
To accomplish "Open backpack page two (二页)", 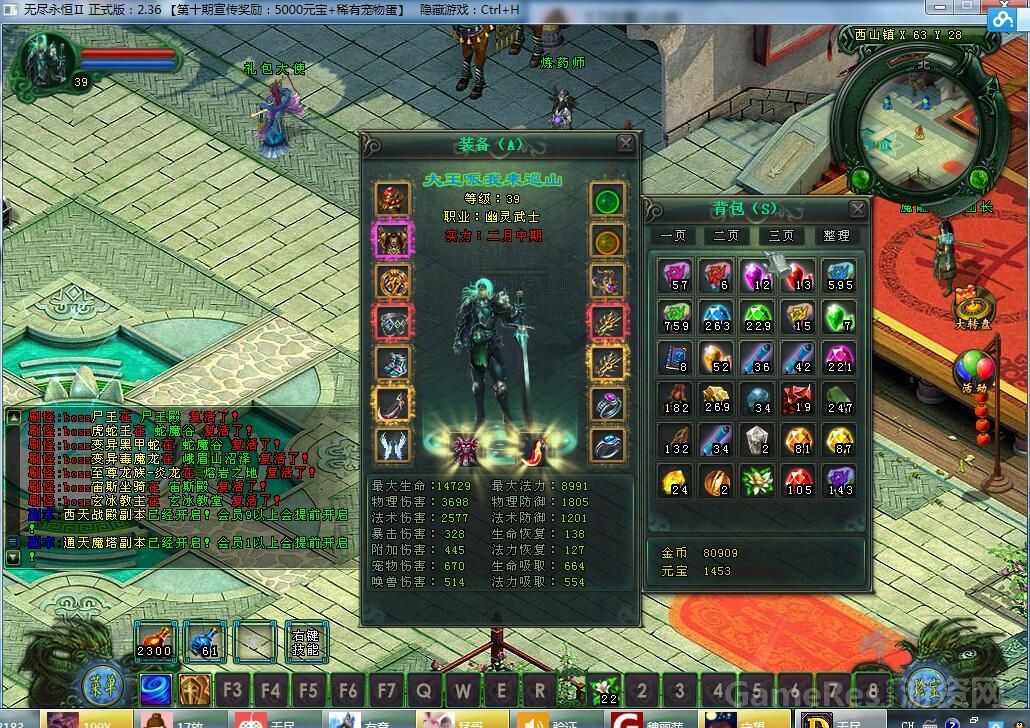I will [x=727, y=236].
